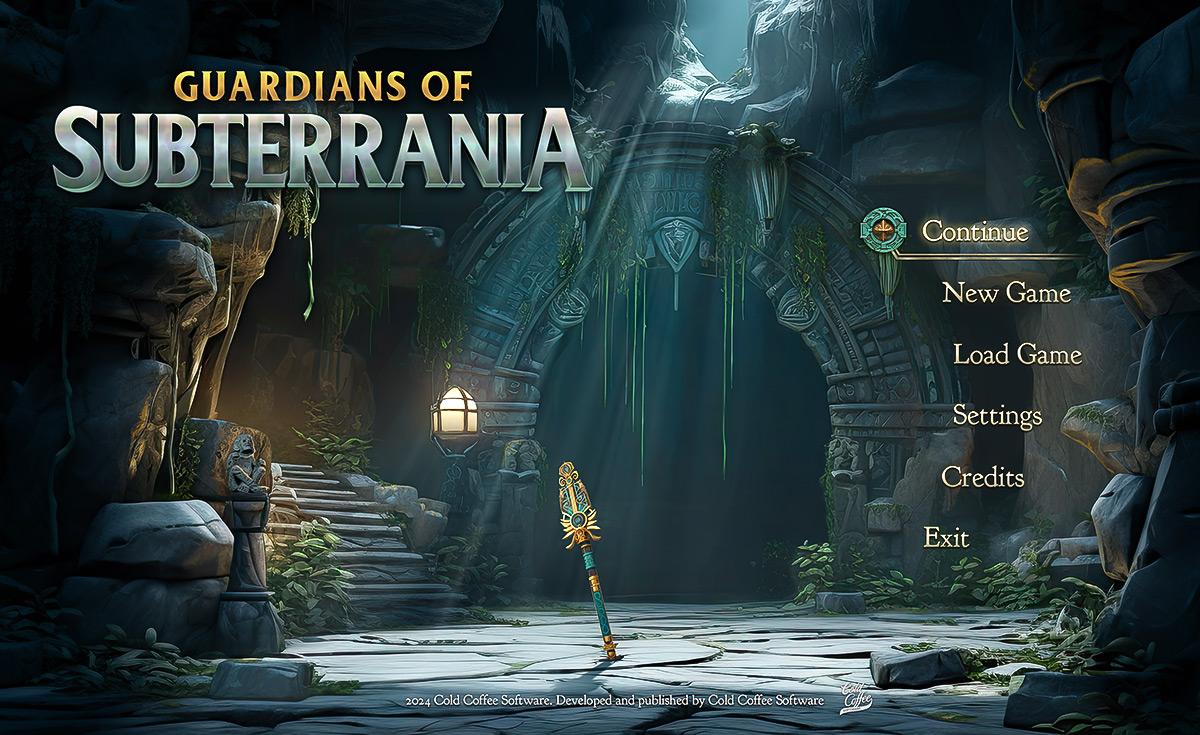Choose Exit to quit the game

pyautogui.click(x=946, y=538)
